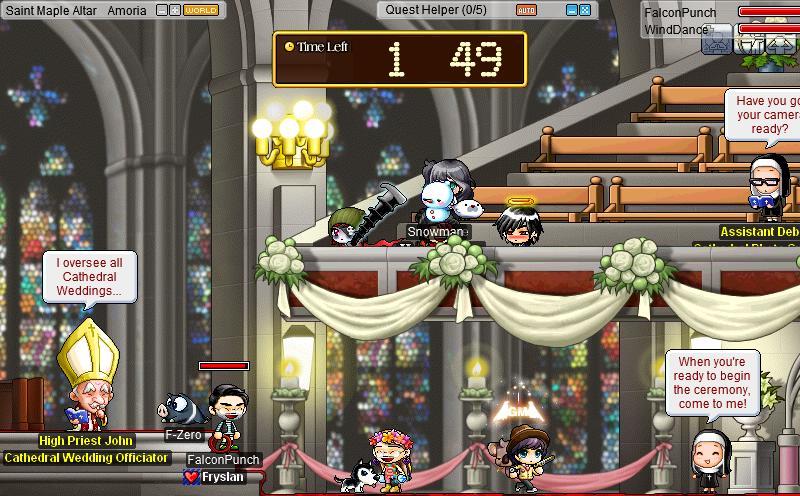Select party member WindDance in the list
This screenshot has height=496, width=800.
(675, 29)
